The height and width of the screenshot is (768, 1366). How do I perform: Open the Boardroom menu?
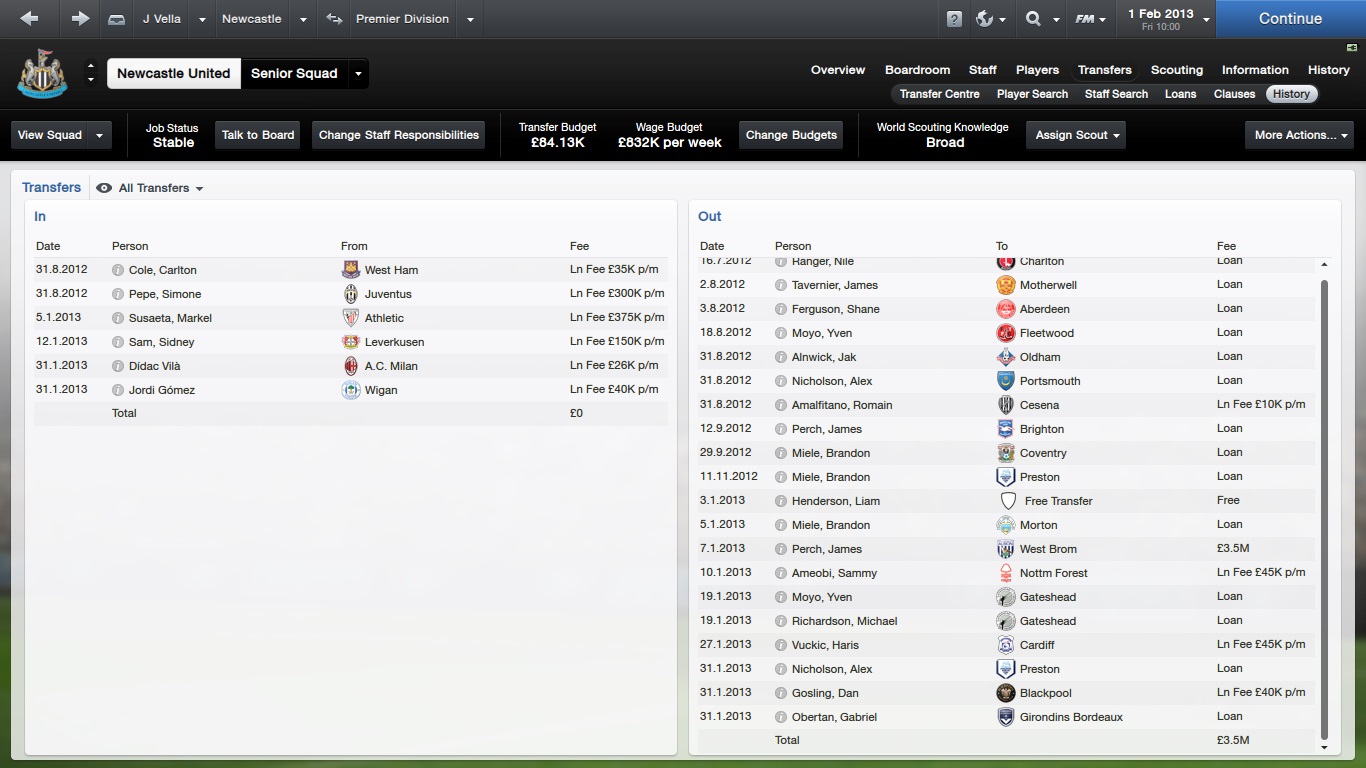[x=917, y=70]
